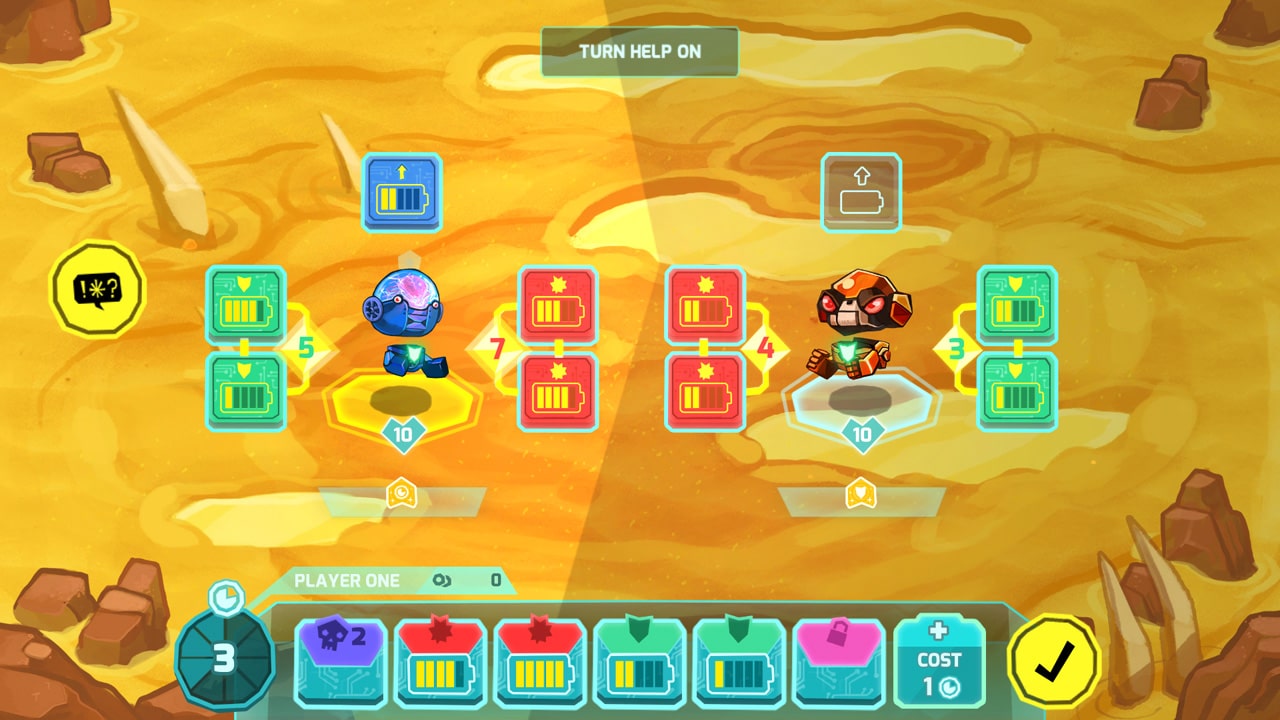Screen dimensions: 1280x720
Task: Open the taunt speech bubble icon
Action: 97,288
